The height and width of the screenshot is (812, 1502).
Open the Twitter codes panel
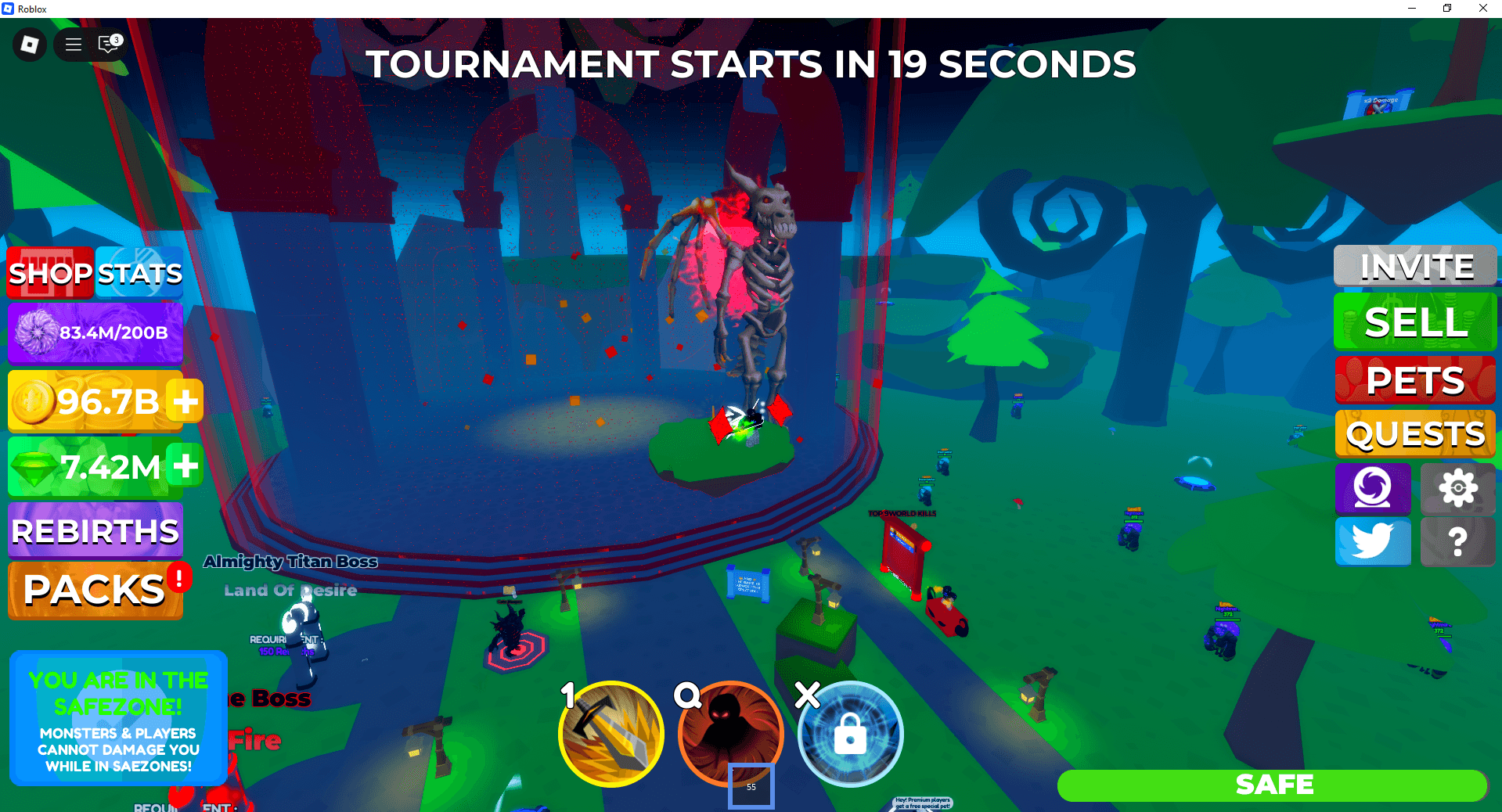[x=1372, y=541]
